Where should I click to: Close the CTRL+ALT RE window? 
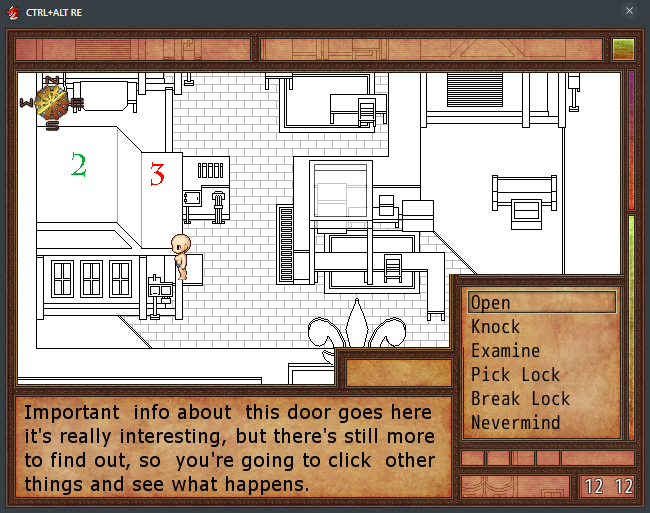click(x=629, y=11)
